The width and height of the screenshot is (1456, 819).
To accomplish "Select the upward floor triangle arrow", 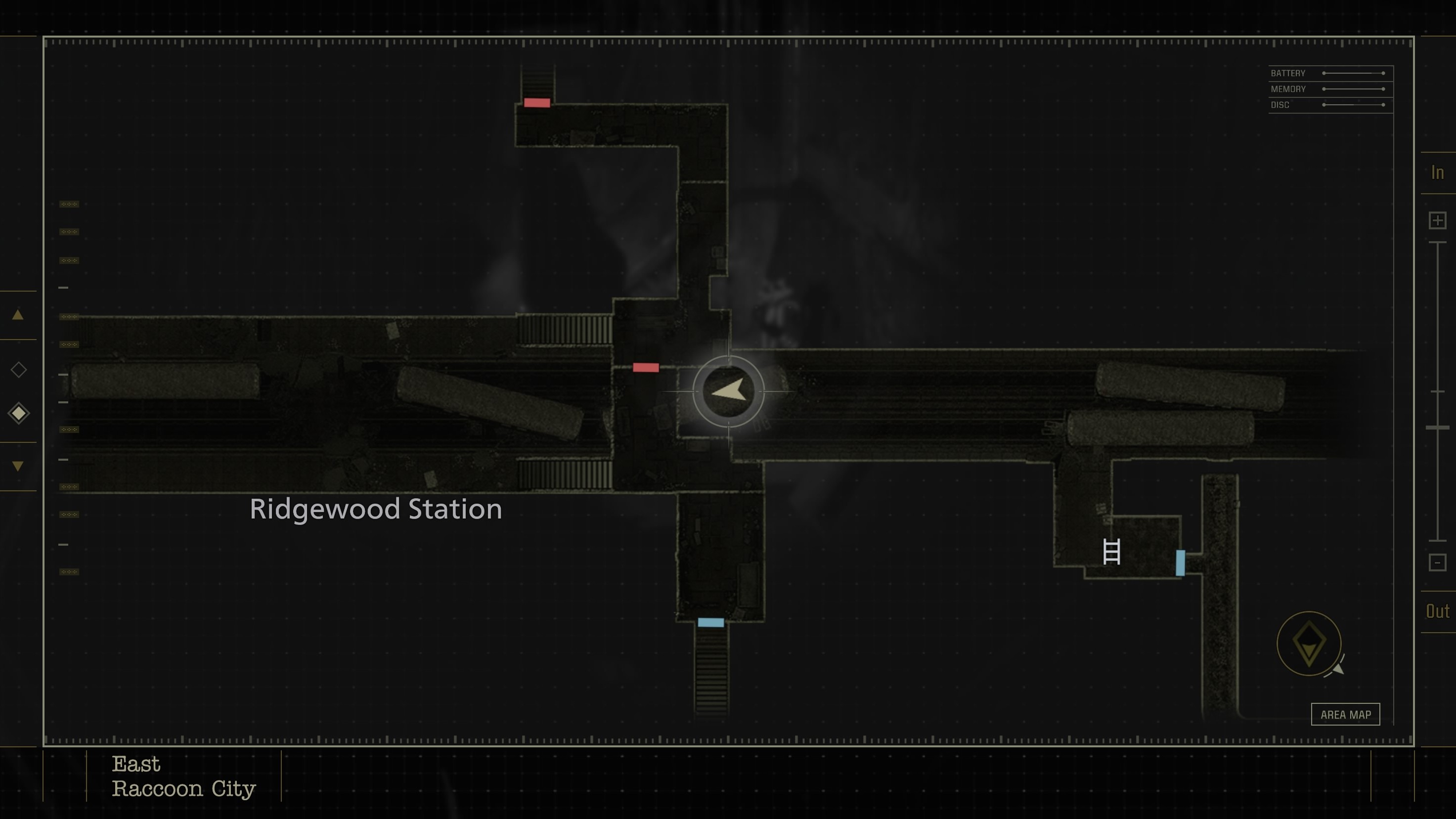I will coord(19,315).
